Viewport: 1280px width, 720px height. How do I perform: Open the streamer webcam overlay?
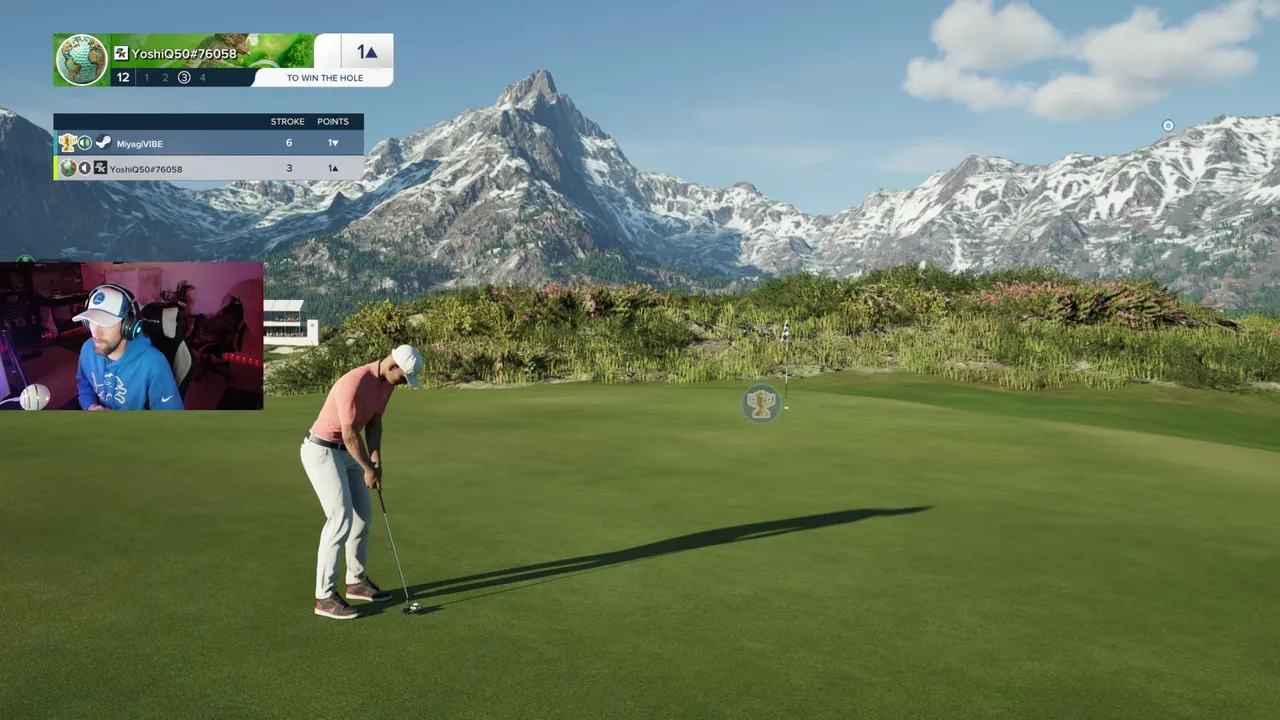pos(132,336)
